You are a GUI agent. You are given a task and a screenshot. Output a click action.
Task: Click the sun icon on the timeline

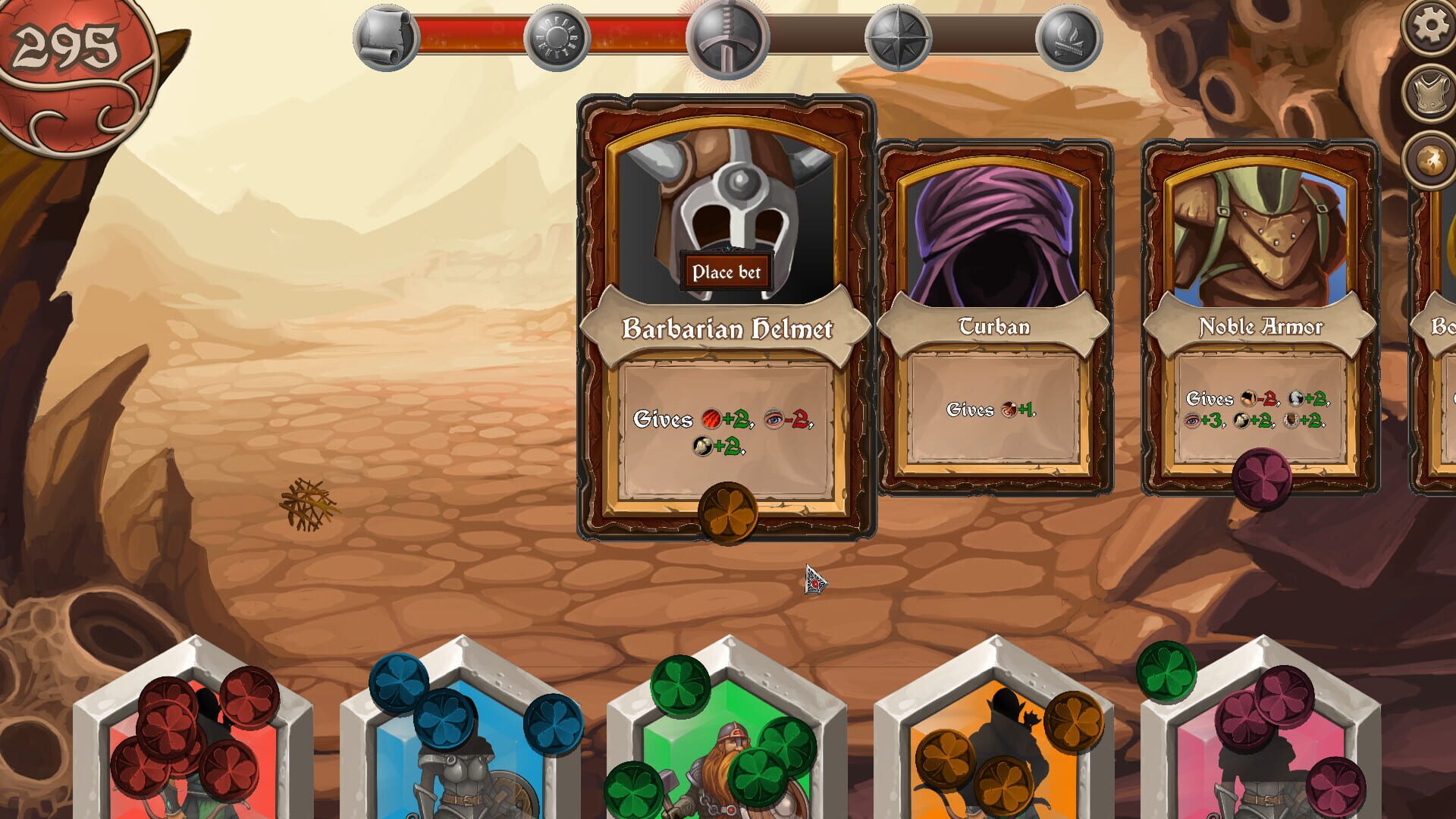coord(557,36)
